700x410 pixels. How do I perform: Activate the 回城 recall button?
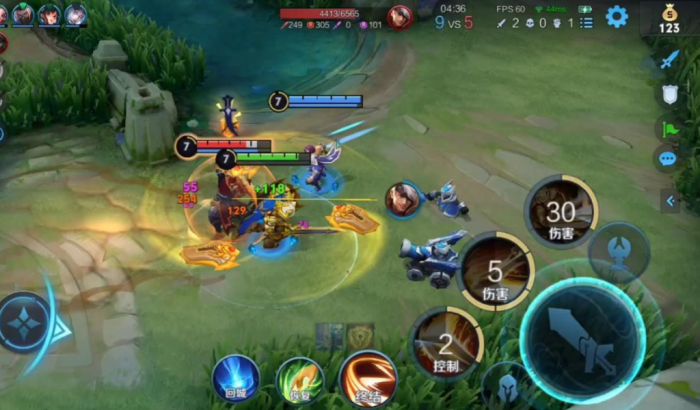coord(236,378)
